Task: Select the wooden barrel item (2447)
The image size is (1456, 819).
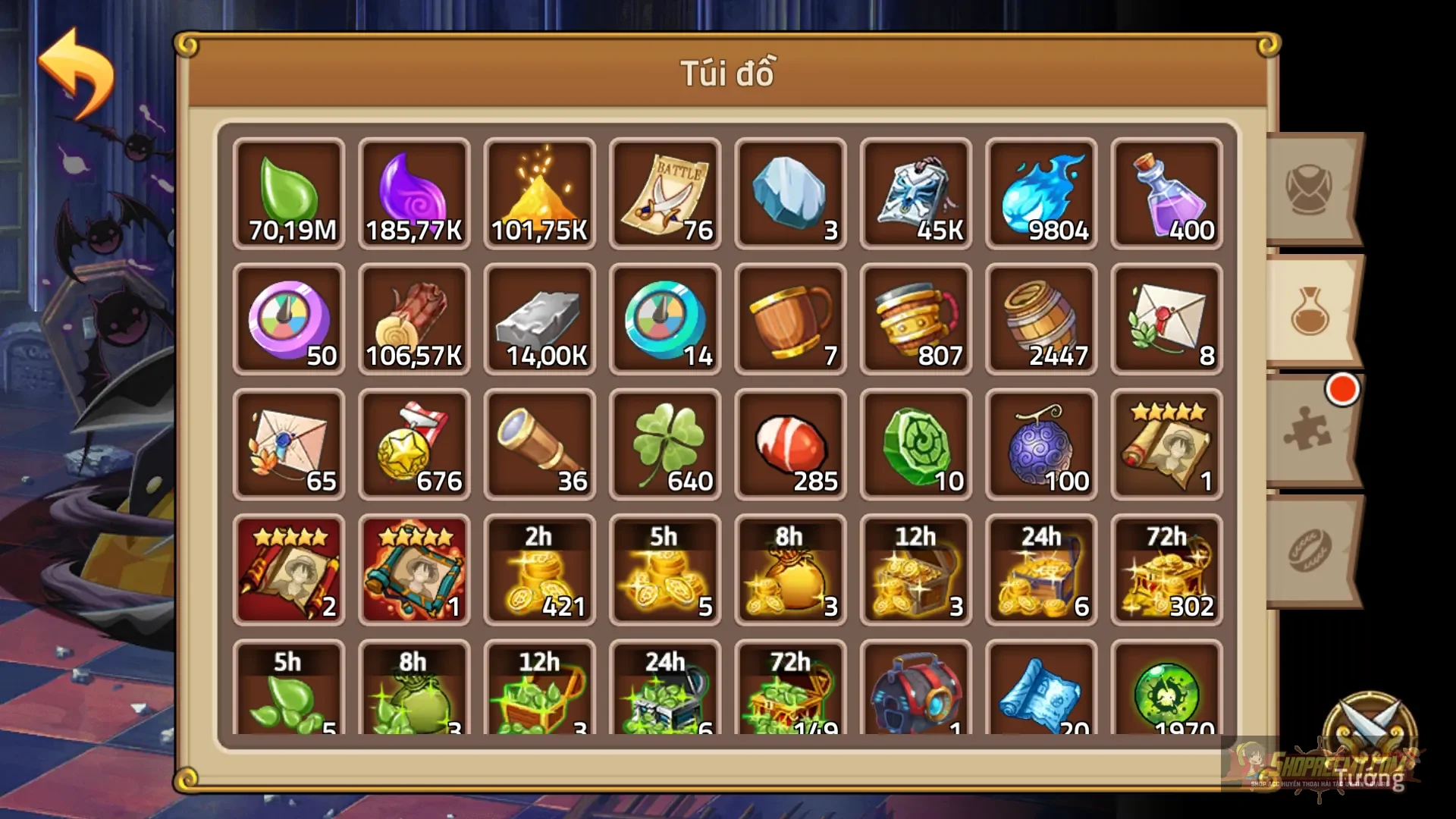Action: pyautogui.click(x=1040, y=318)
